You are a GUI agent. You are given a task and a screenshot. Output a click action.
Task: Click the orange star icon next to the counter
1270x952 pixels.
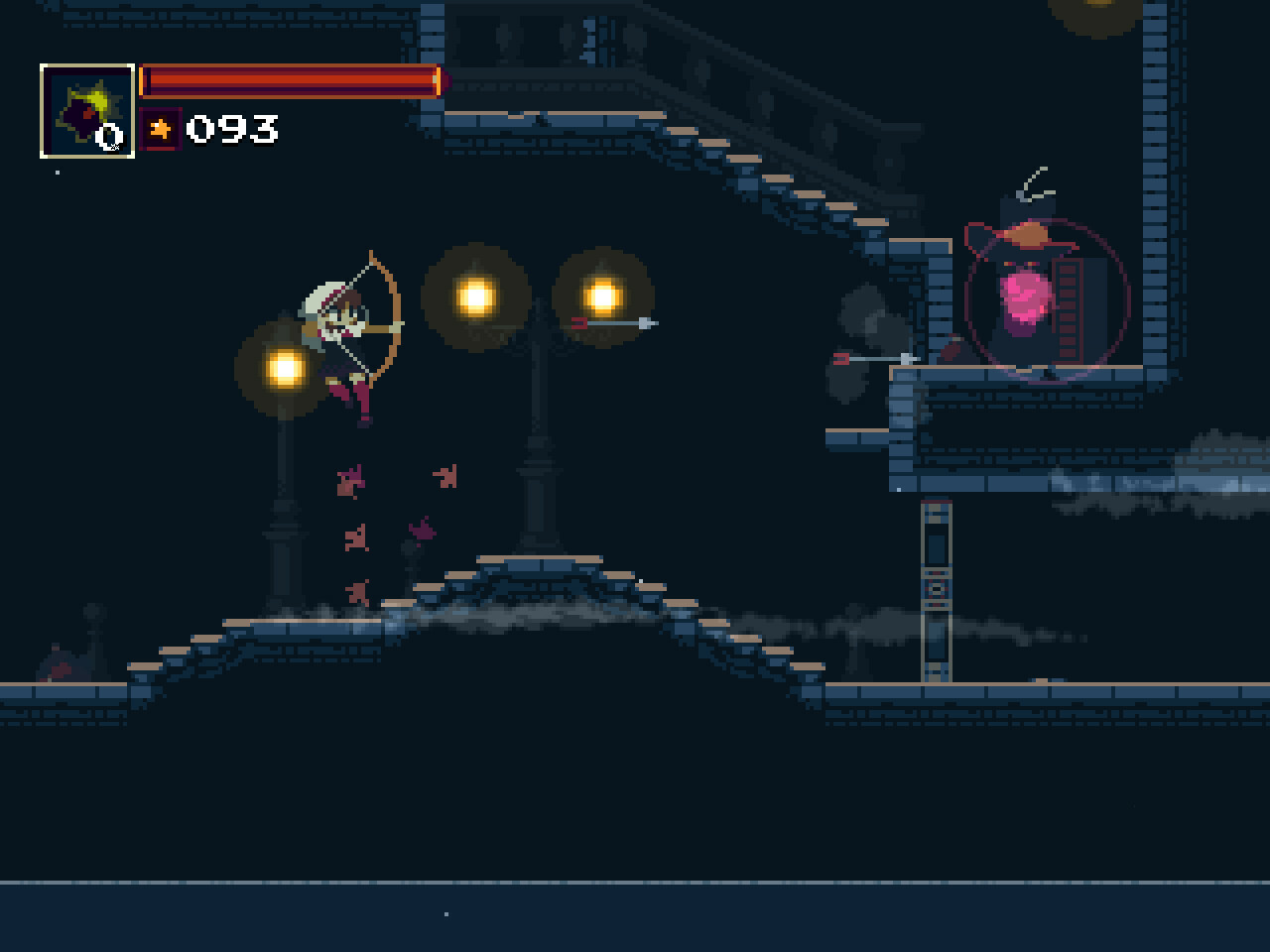pyautogui.click(x=161, y=129)
